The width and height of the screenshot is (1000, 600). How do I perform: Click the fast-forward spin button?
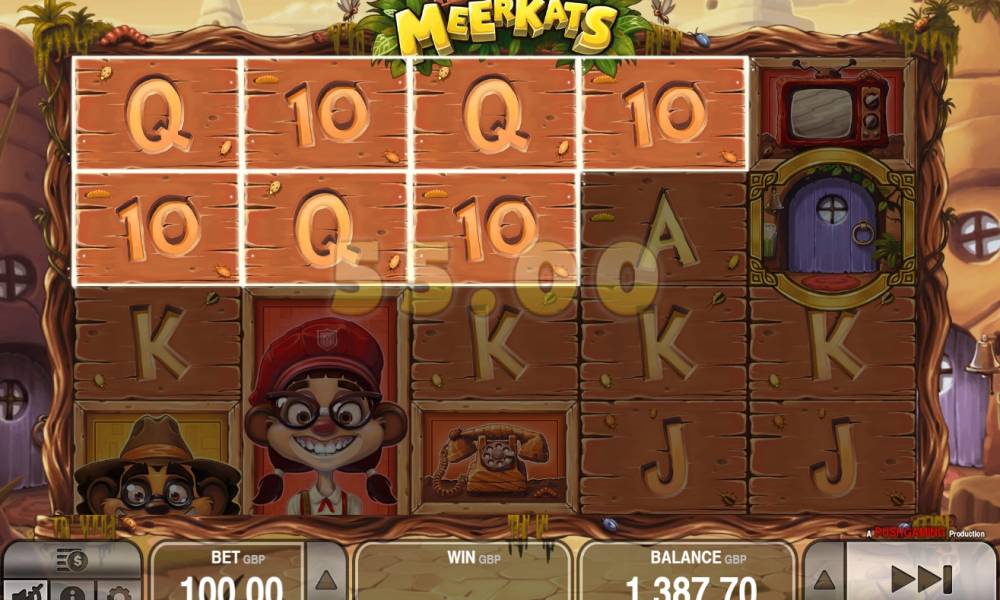pyautogui.click(x=920, y=578)
